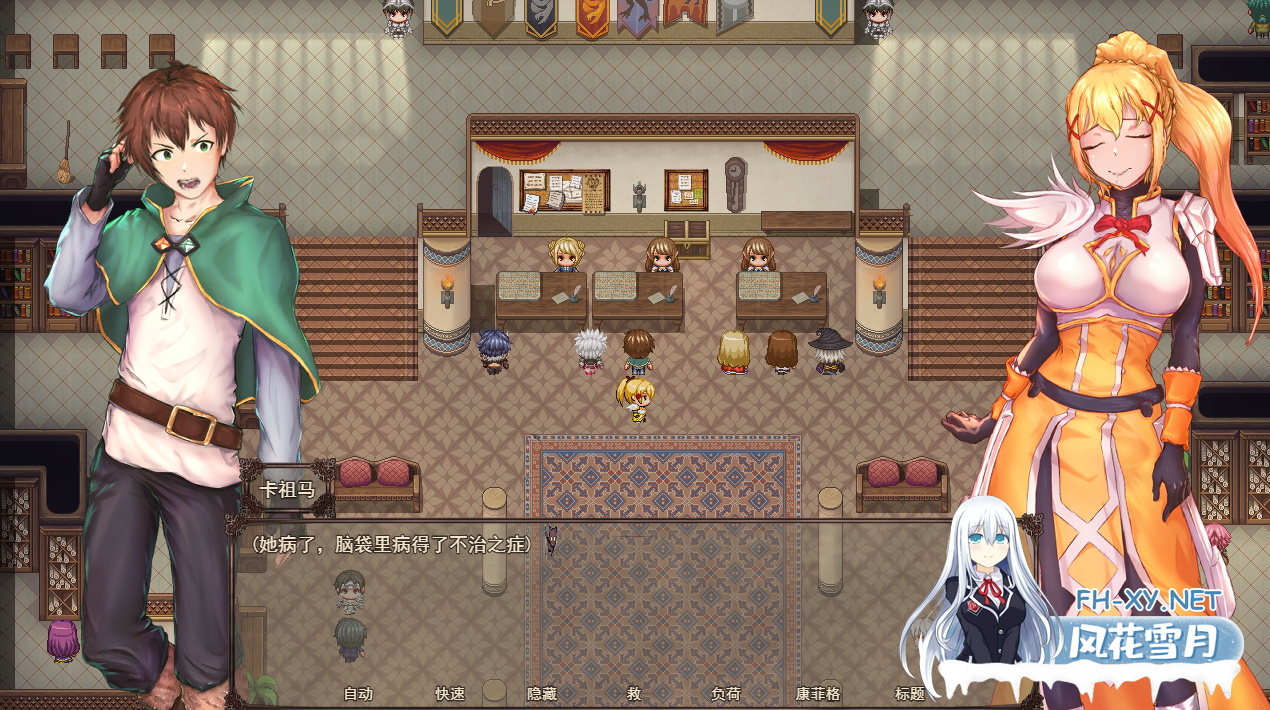Screen dimensions: 1270x710
Task: Advance the dialogue by clicking the message text
Action: coord(391,544)
